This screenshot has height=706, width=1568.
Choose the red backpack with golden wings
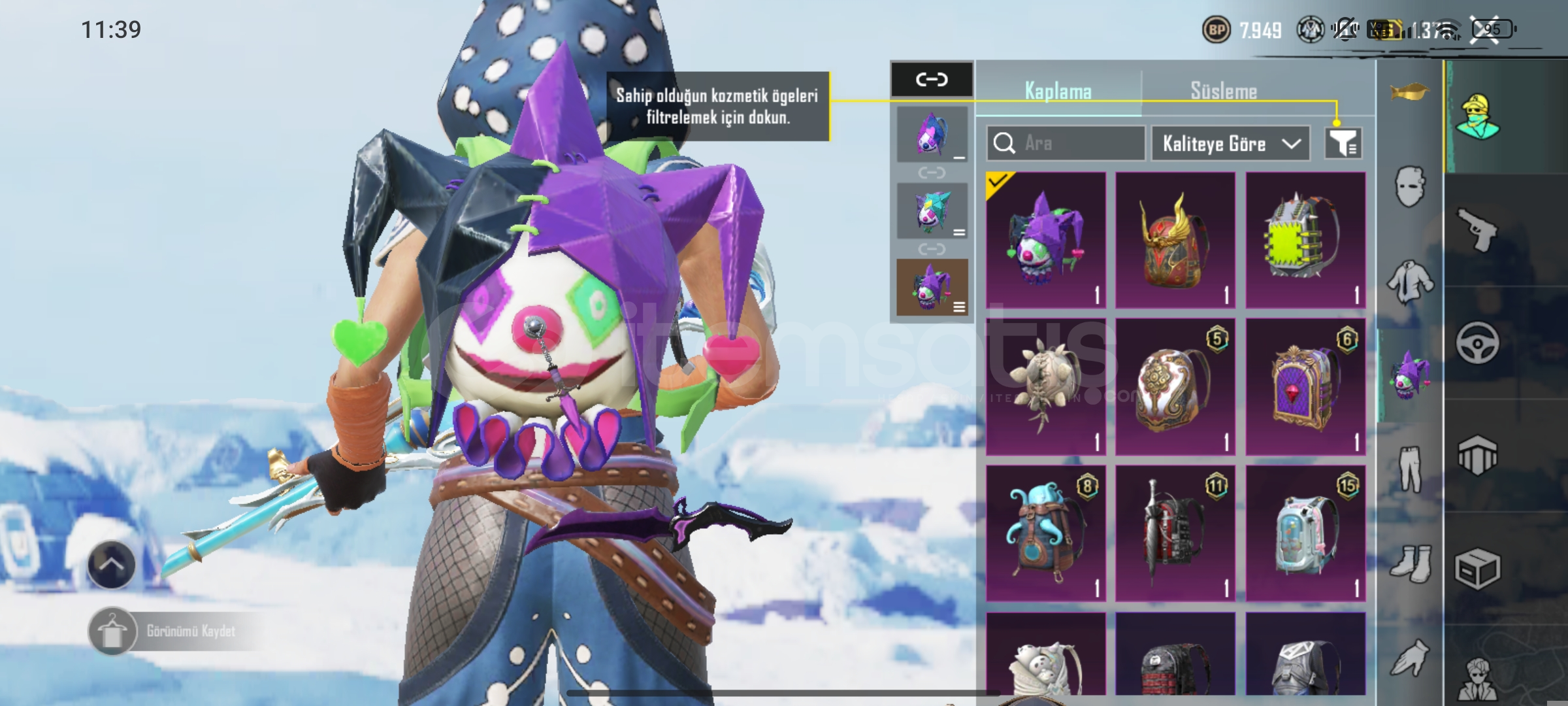[x=1175, y=240]
